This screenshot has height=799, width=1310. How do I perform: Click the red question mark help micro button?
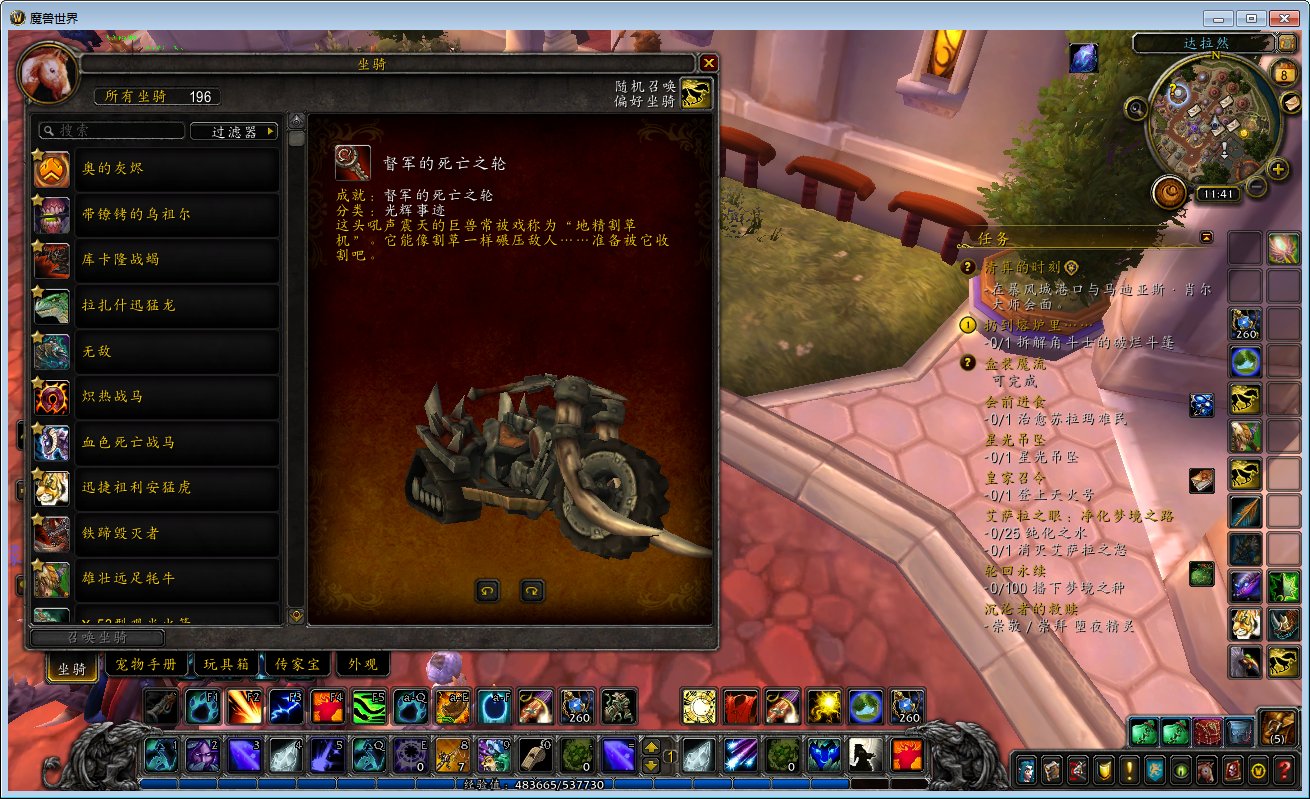[1285, 770]
